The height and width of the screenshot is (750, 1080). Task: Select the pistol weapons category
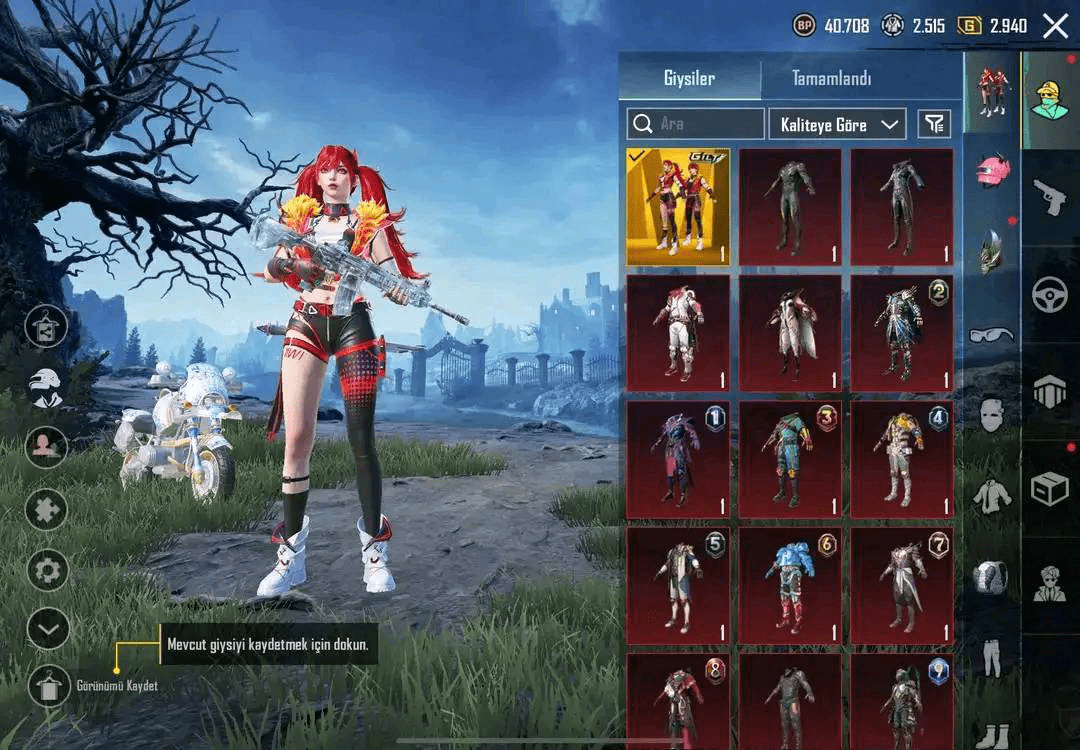click(1049, 196)
